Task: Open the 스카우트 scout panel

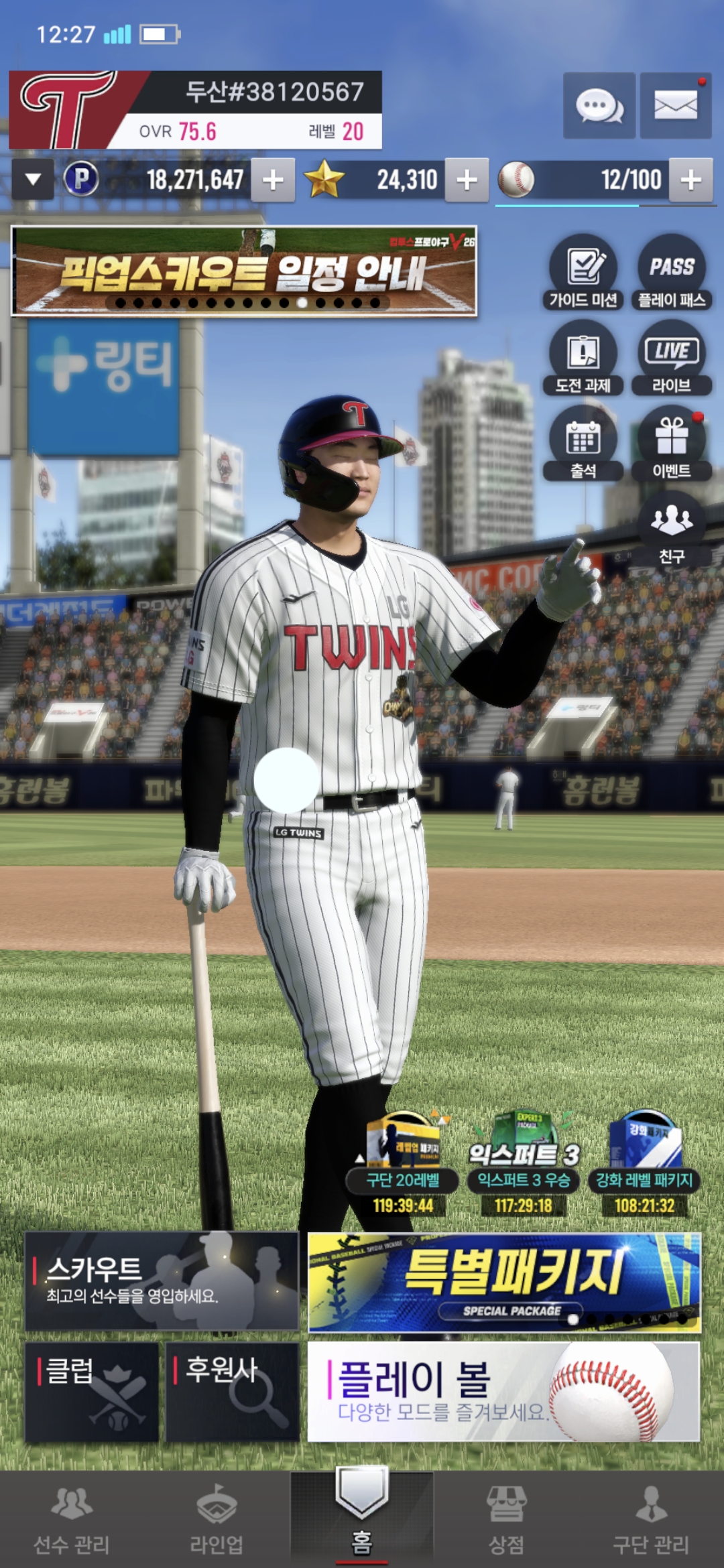Action: pos(162,1281)
